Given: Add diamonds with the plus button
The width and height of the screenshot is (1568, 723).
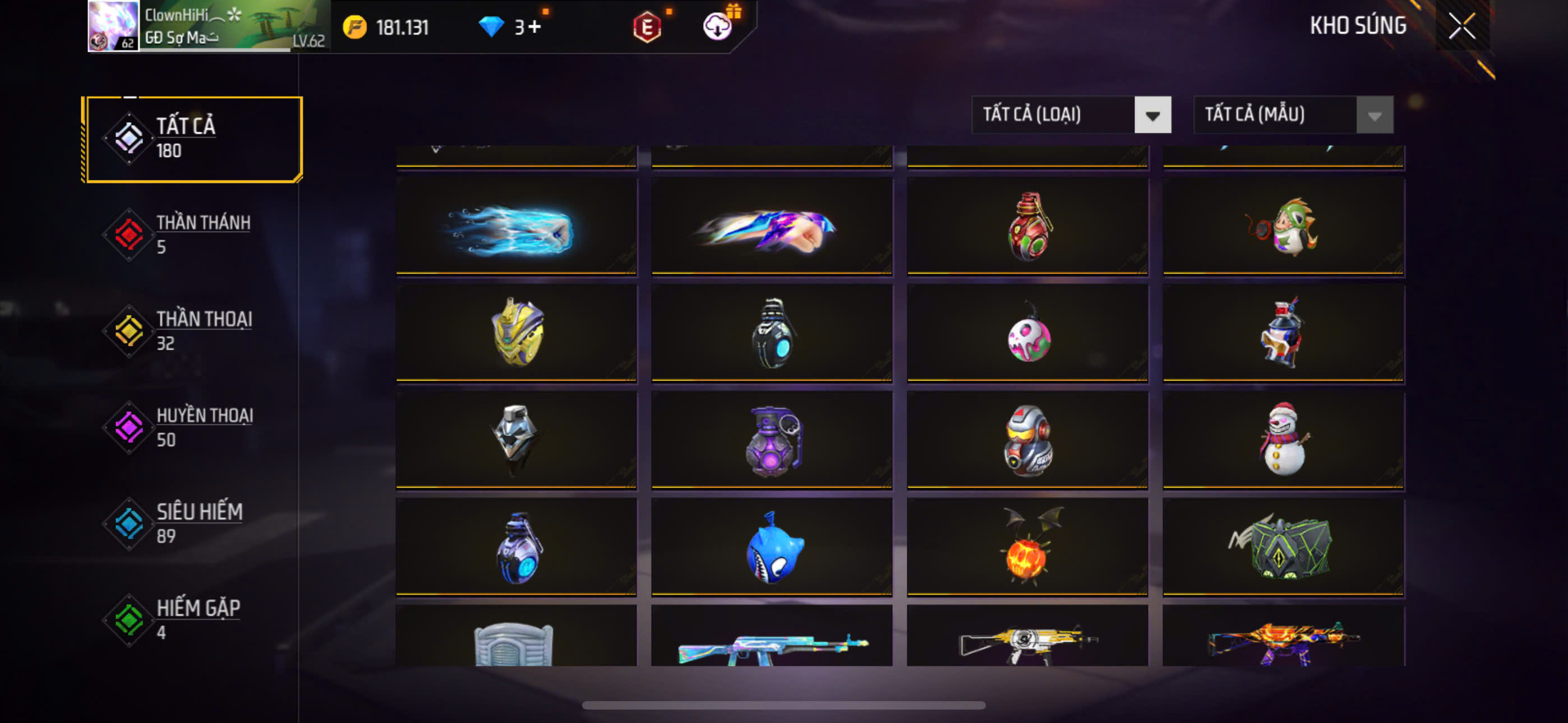Looking at the screenshot, I should pyautogui.click(x=534, y=27).
